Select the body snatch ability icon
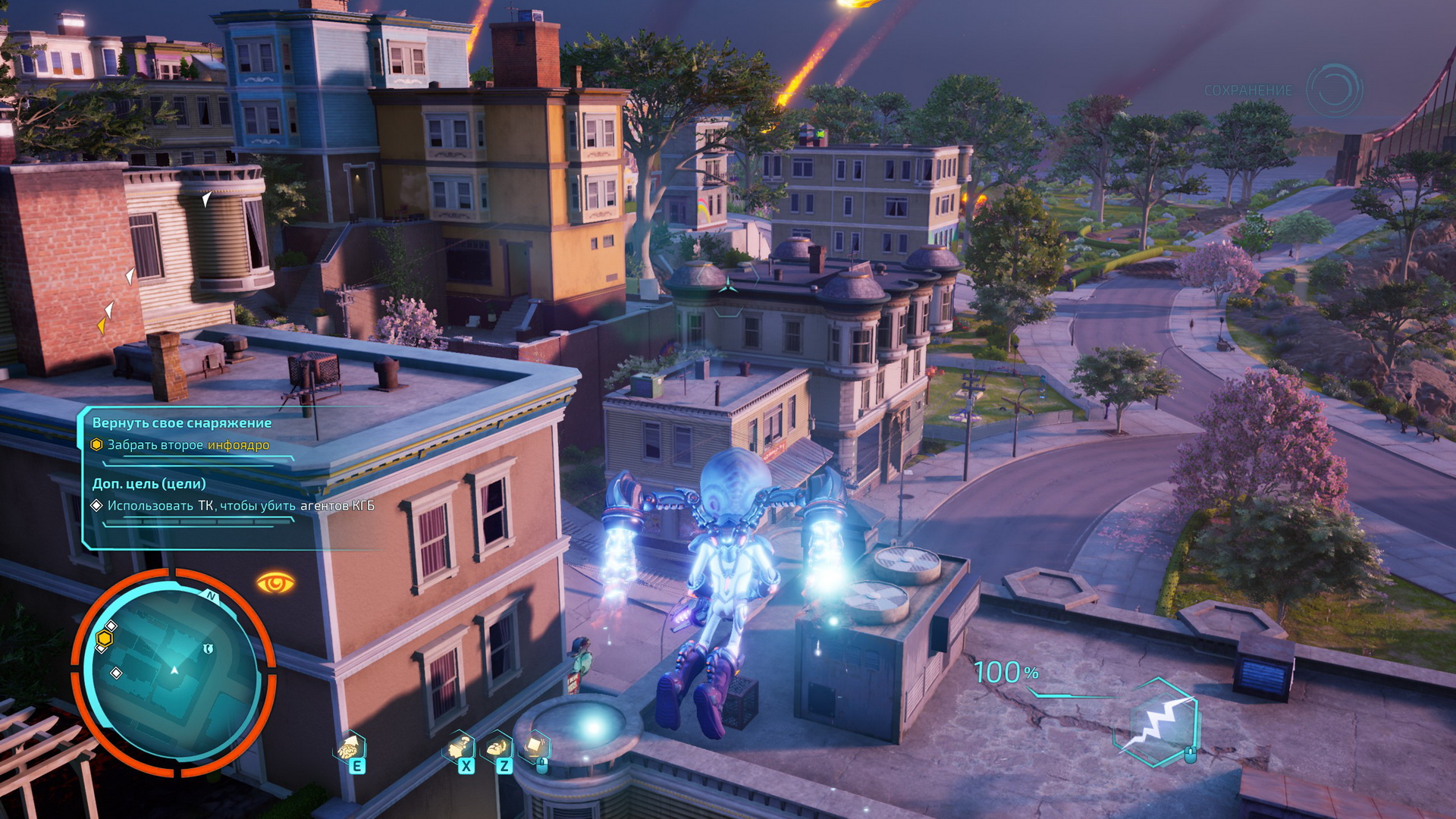The image size is (1456, 819). pos(497,747)
